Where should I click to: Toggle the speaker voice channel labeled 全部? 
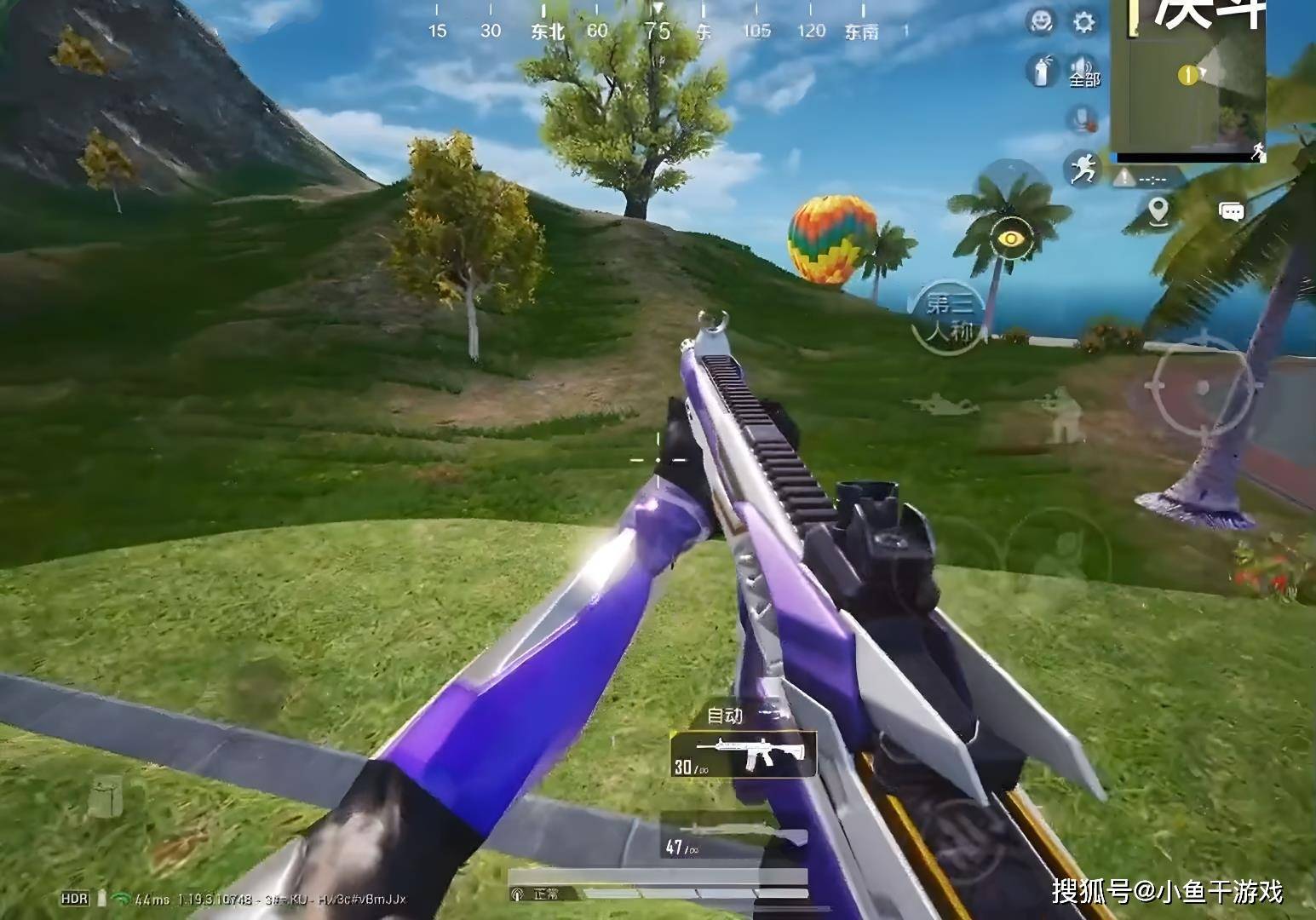tap(1083, 70)
